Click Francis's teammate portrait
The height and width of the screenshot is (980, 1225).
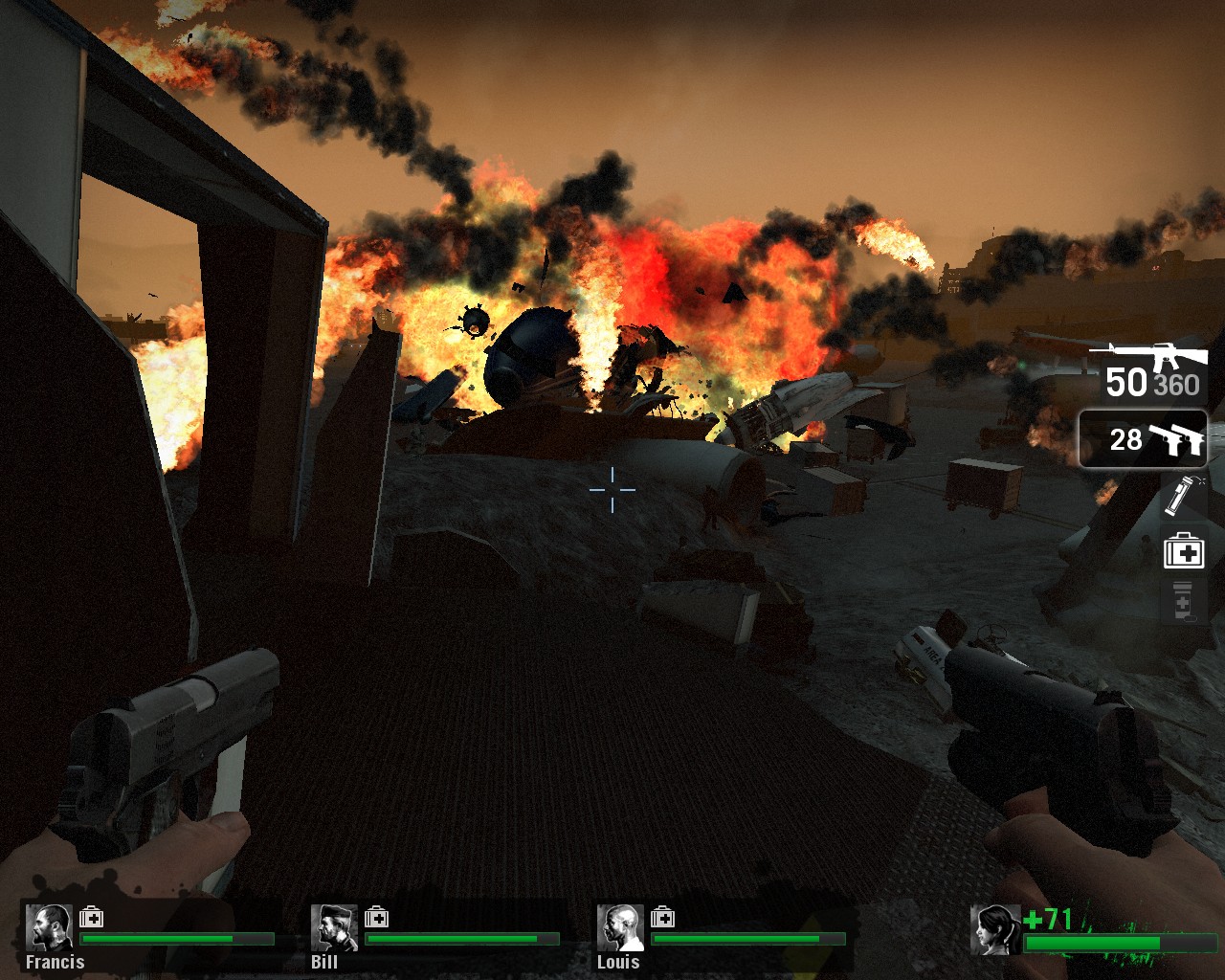(49, 927)
